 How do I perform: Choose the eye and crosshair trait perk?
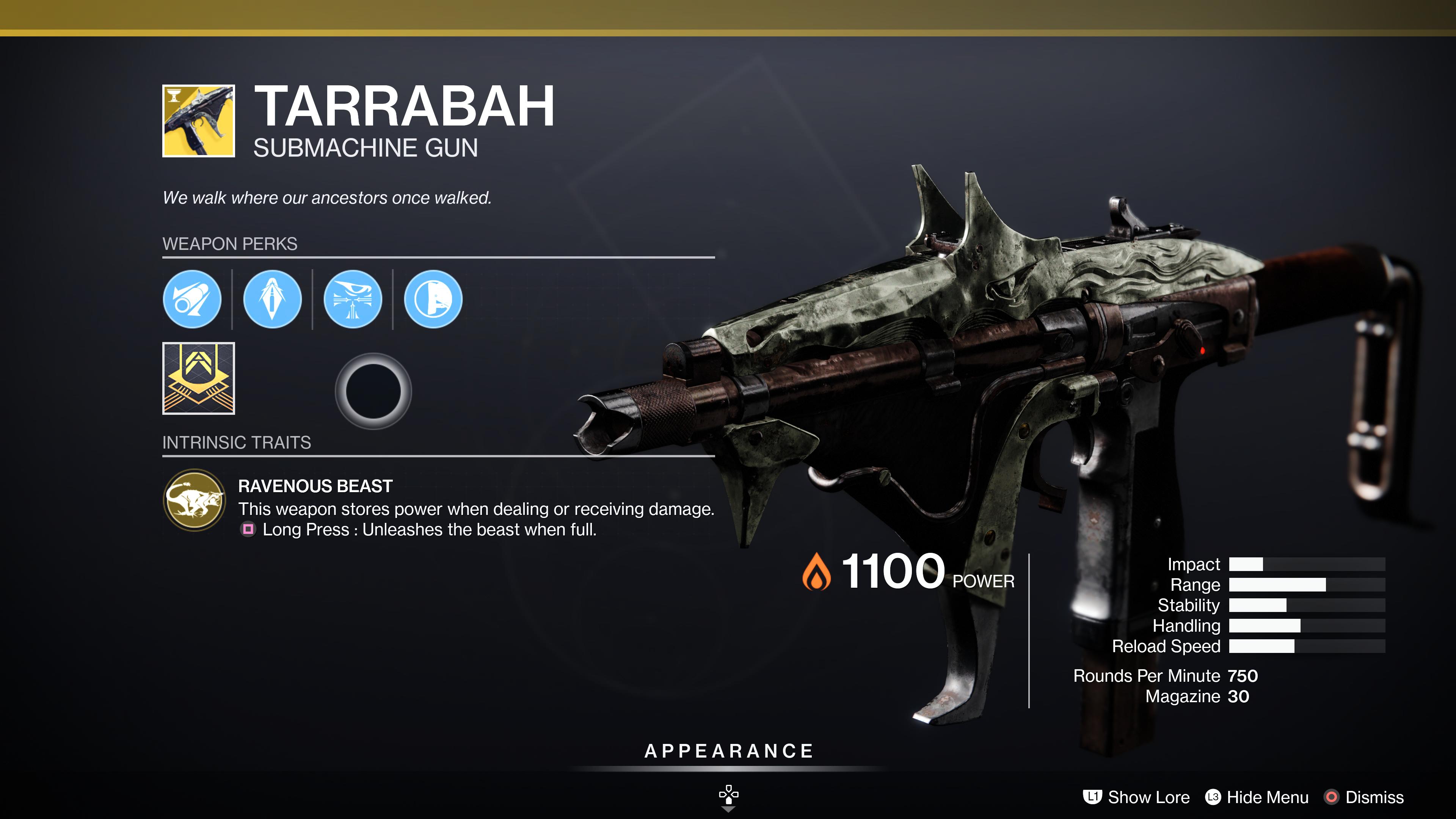(x=353, y=299)
